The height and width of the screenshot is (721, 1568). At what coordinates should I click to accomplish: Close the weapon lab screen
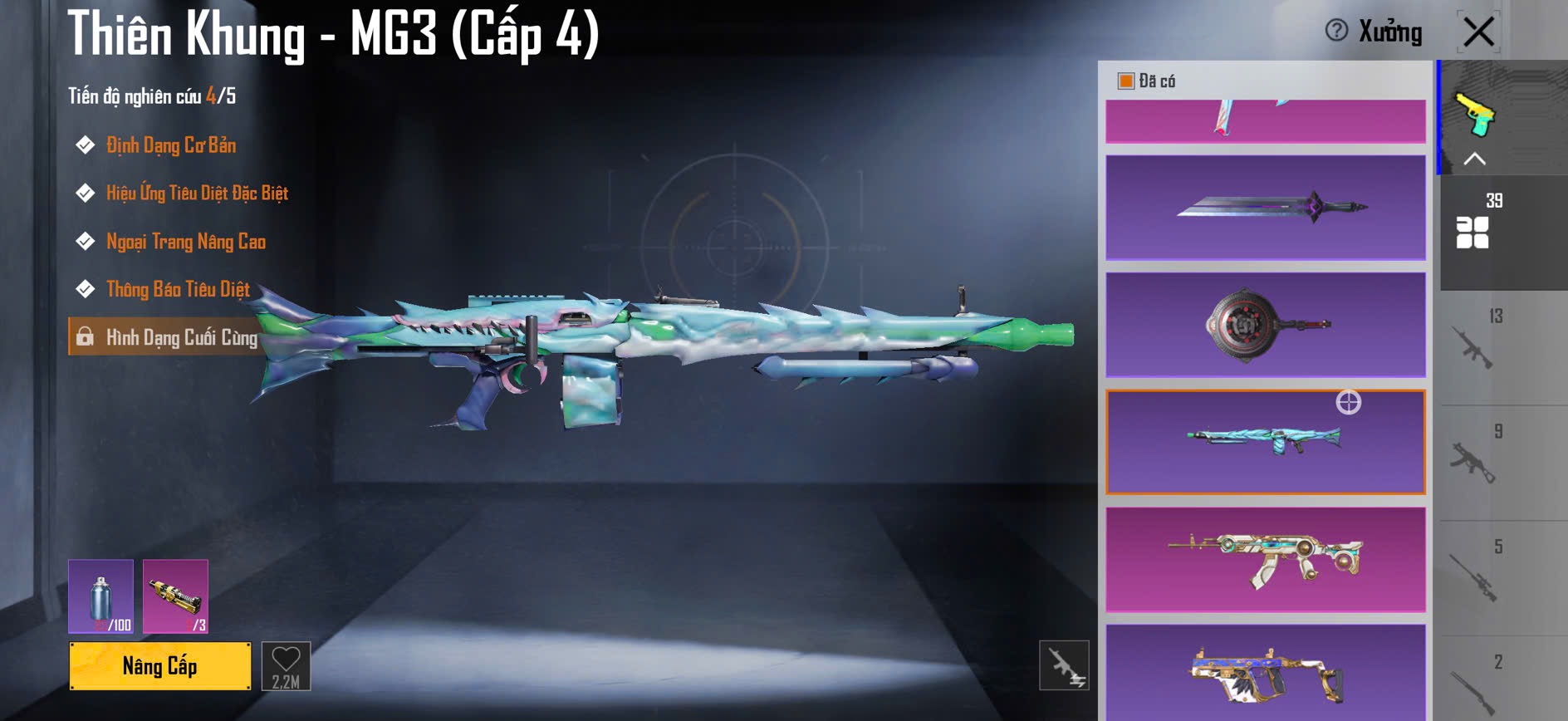pyautogui.click(x=1478, y=33)
